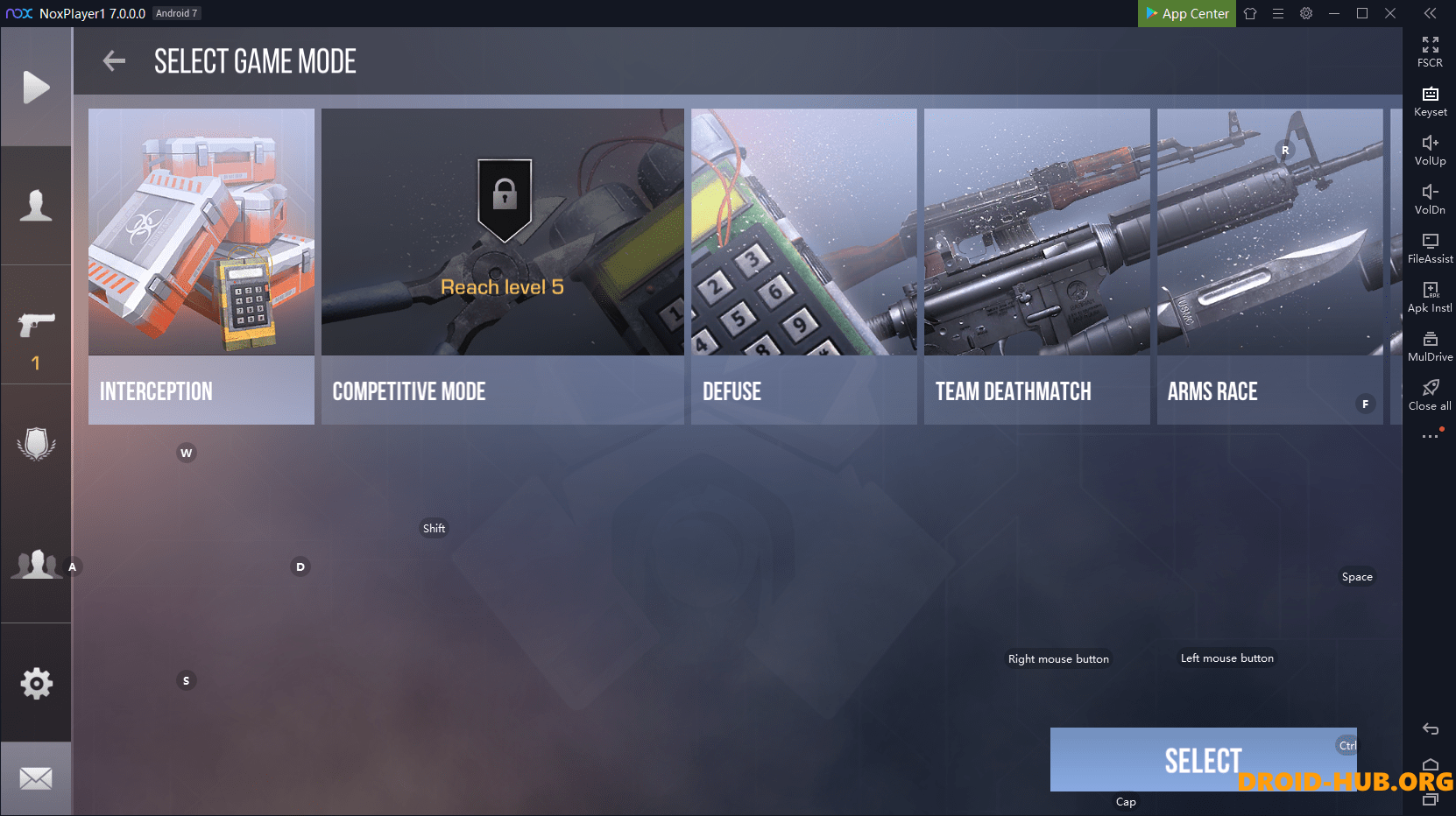
Task: Choose the locked Competitive Mode tile
Action: pos(502,266)
